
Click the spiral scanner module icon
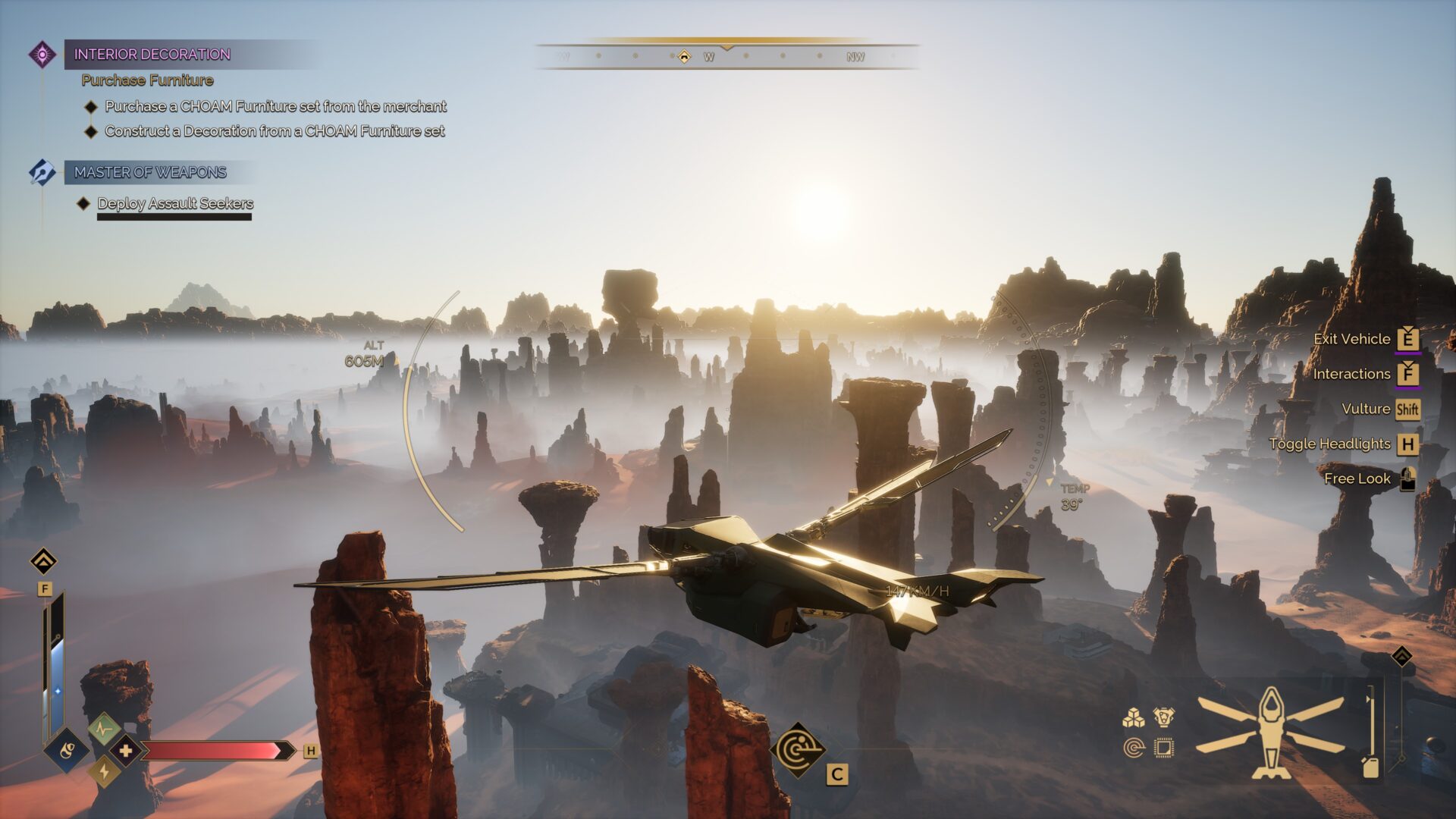pyautogui.click(x=1133, y=748)
